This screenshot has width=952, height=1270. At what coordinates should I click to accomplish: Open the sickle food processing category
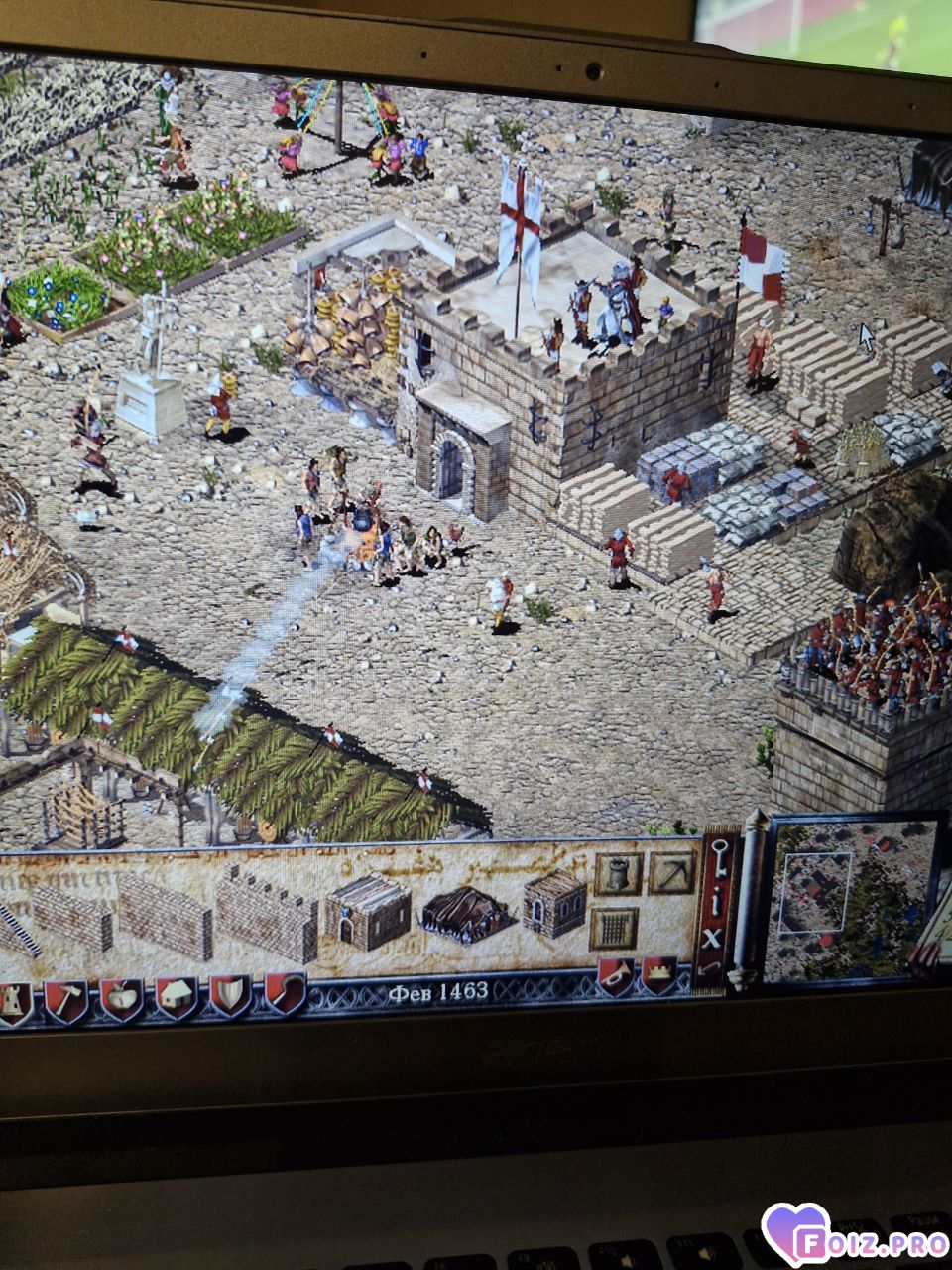click(x=285, y=994)
